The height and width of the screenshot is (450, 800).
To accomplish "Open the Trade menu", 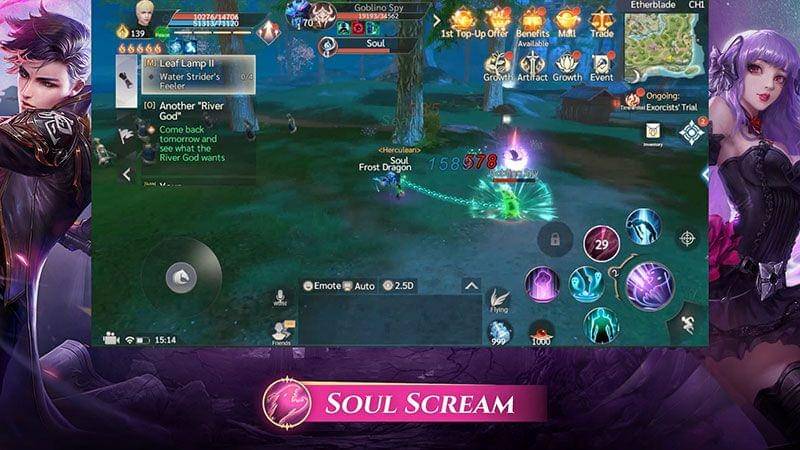I will click(x=602, y=19).
